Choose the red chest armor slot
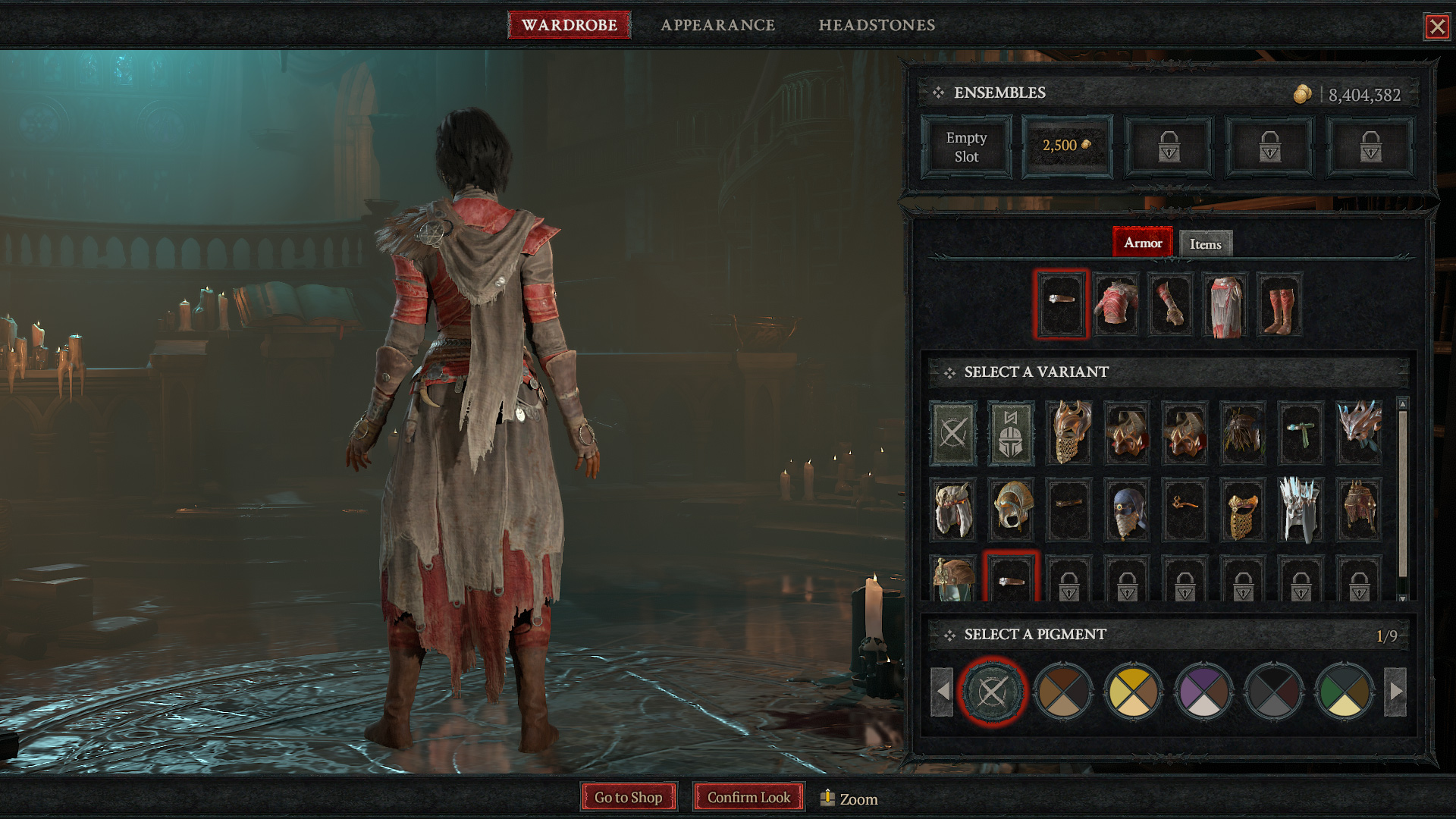 [x=1116, y=305]
